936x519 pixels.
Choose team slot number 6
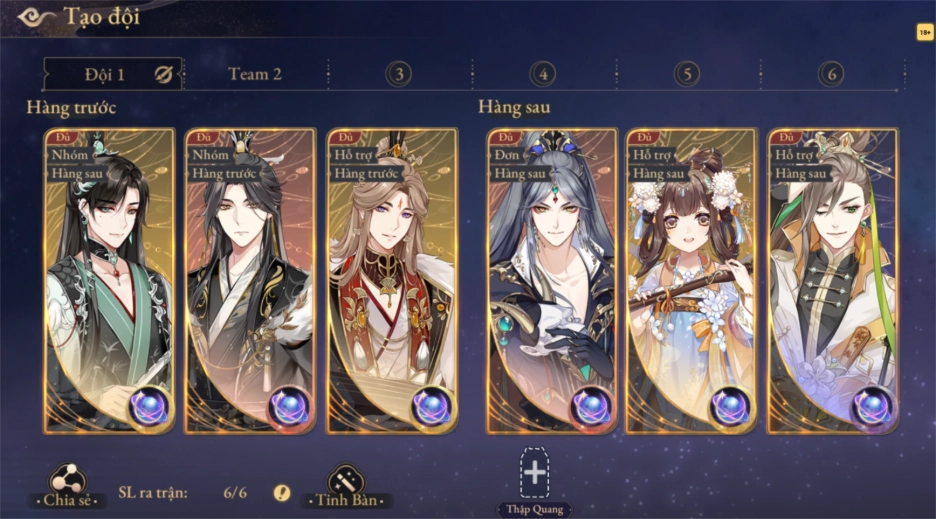point(830,74)
